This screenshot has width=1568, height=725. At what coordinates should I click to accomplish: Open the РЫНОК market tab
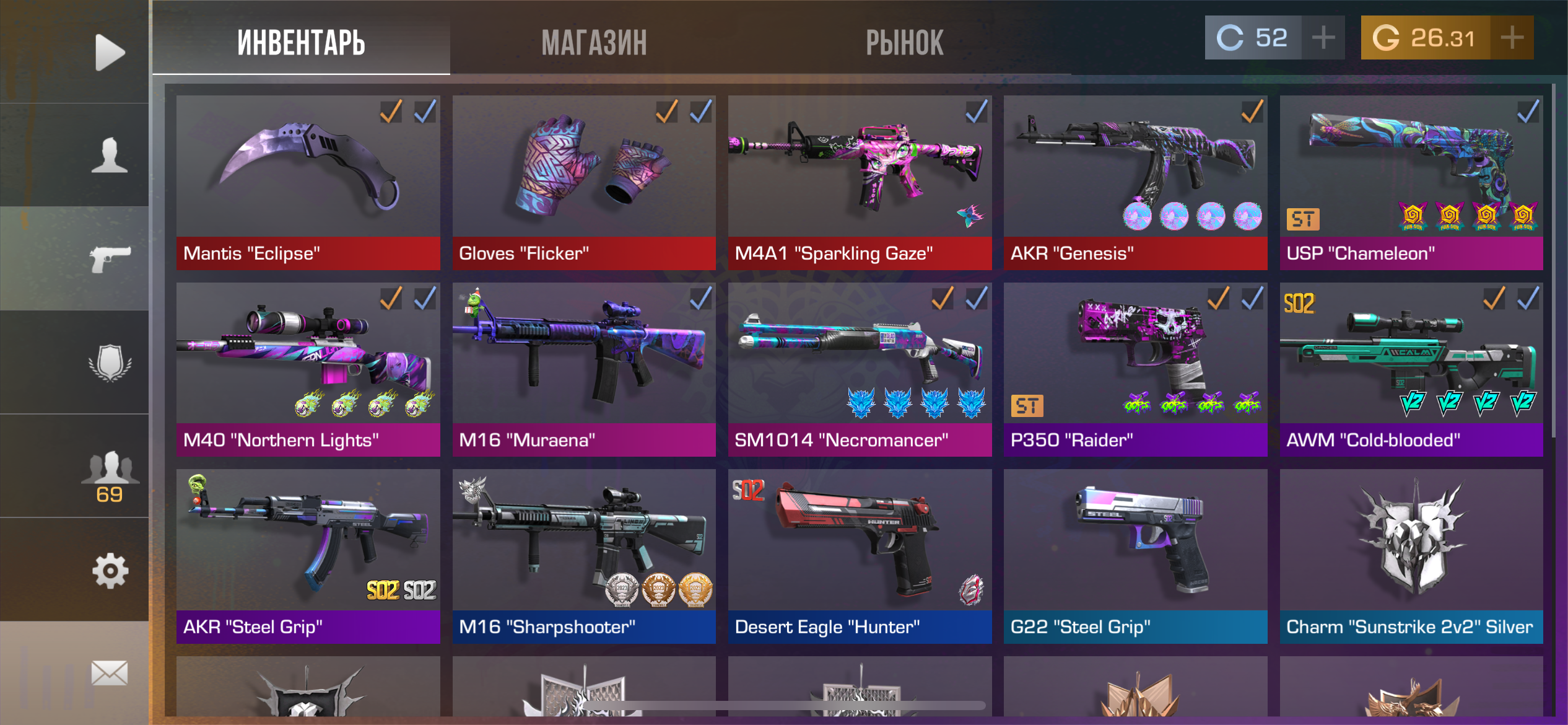coord(904,42)
